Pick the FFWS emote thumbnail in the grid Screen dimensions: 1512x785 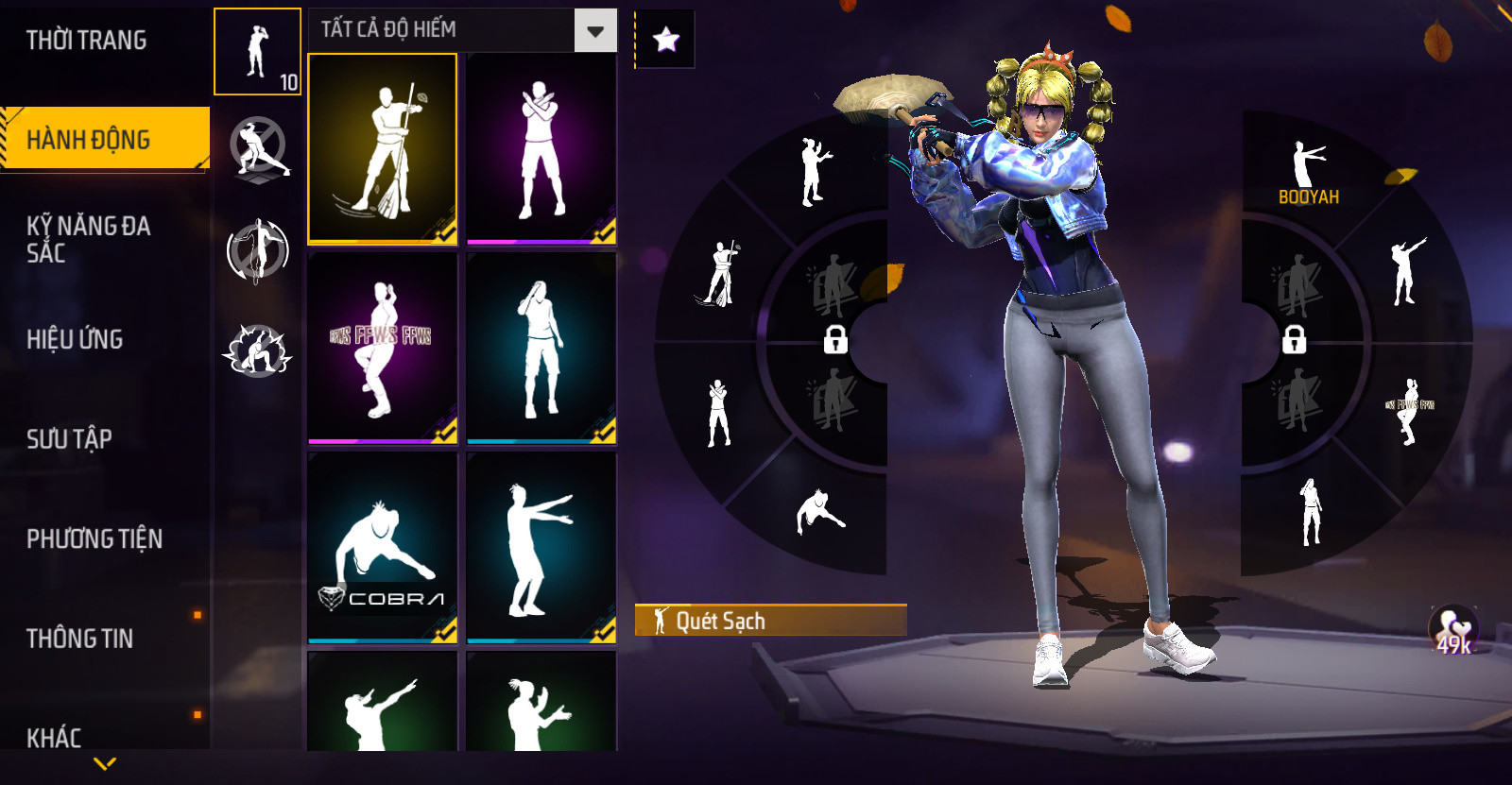click(x=383, y=348)
